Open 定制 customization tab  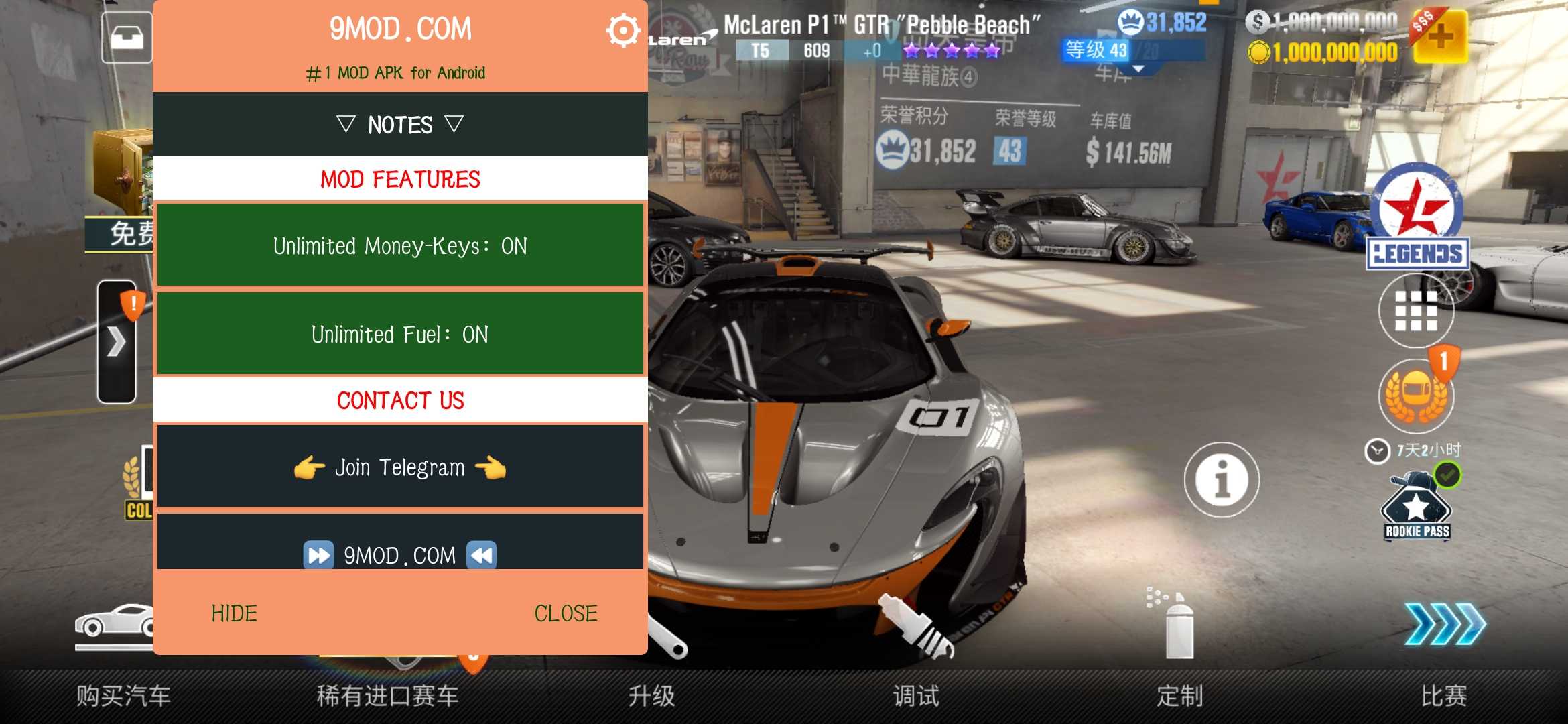tap(1180, 696)
